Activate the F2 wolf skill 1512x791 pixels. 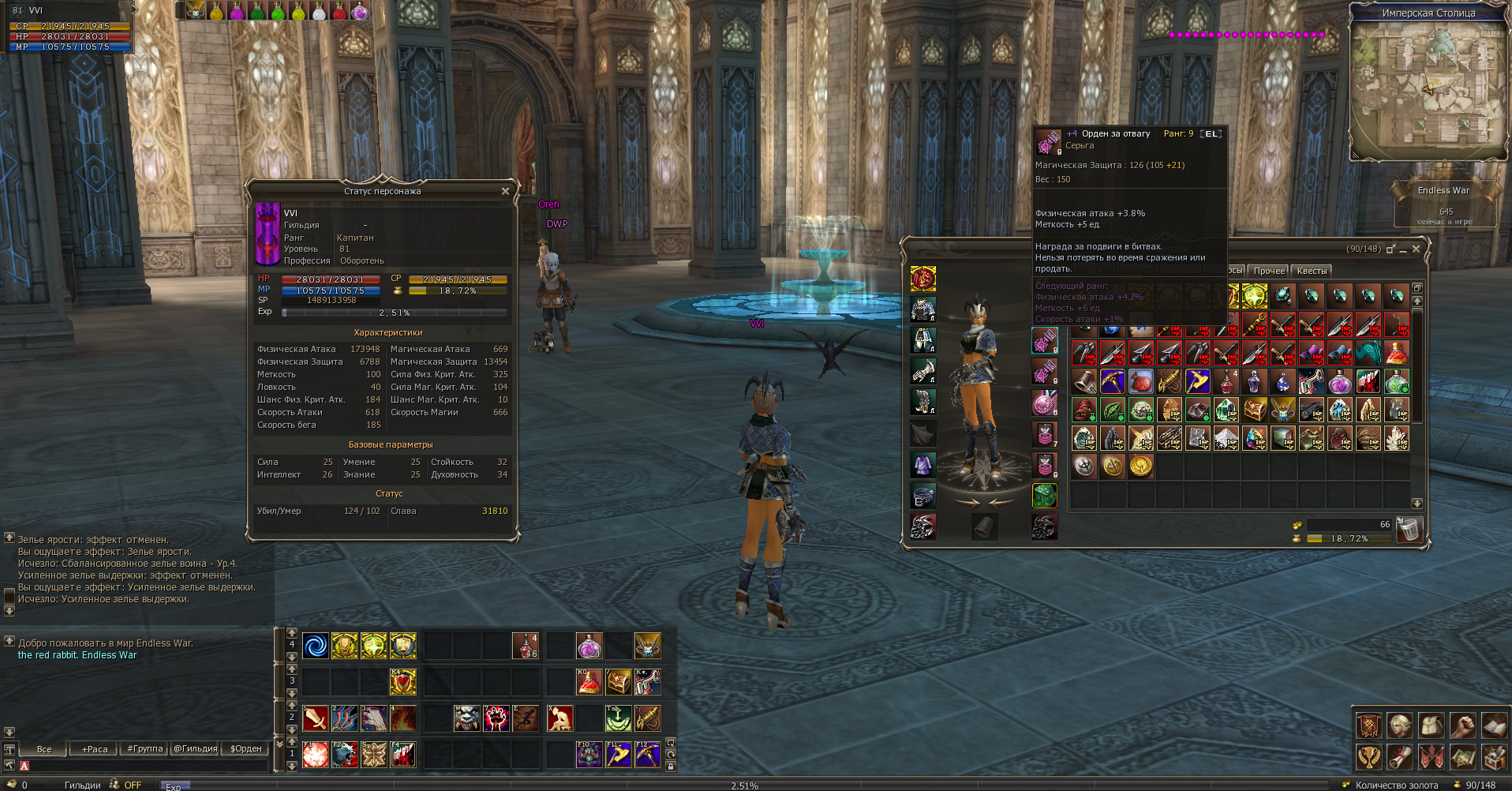[x=344, y=755]
